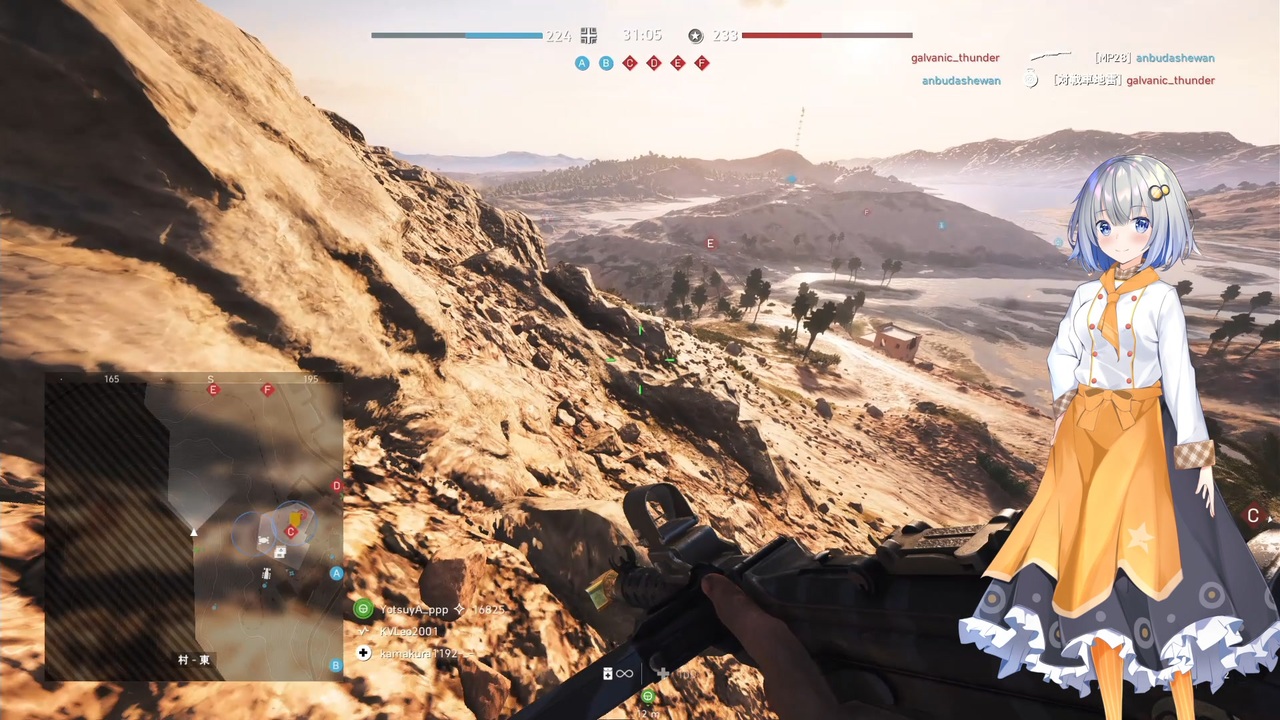
Task: Click objective F diamond in the HUD strip
Action: [x=701, y=63]
